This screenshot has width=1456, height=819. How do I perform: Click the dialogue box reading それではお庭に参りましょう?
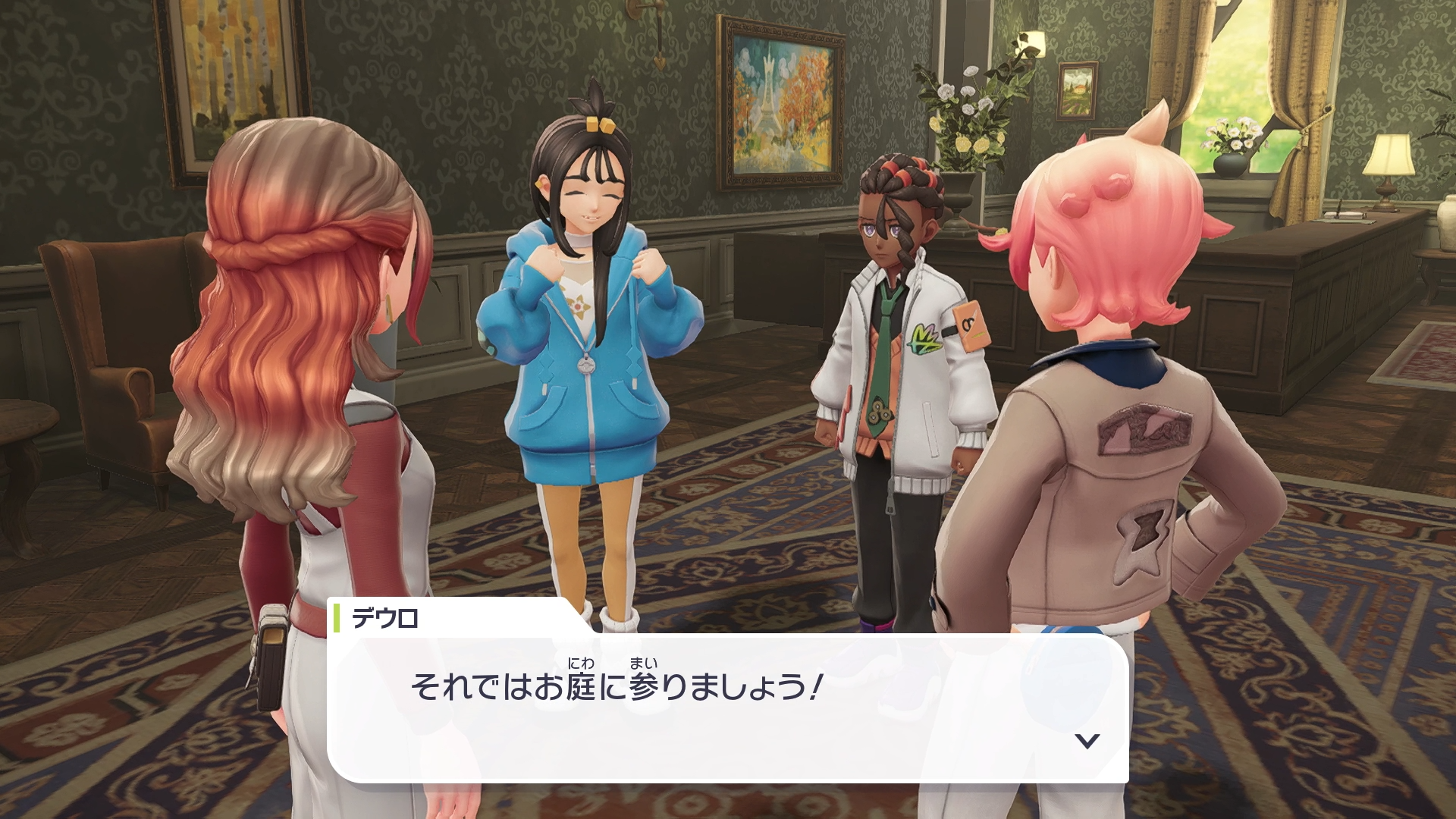click(x=726, y=707)
